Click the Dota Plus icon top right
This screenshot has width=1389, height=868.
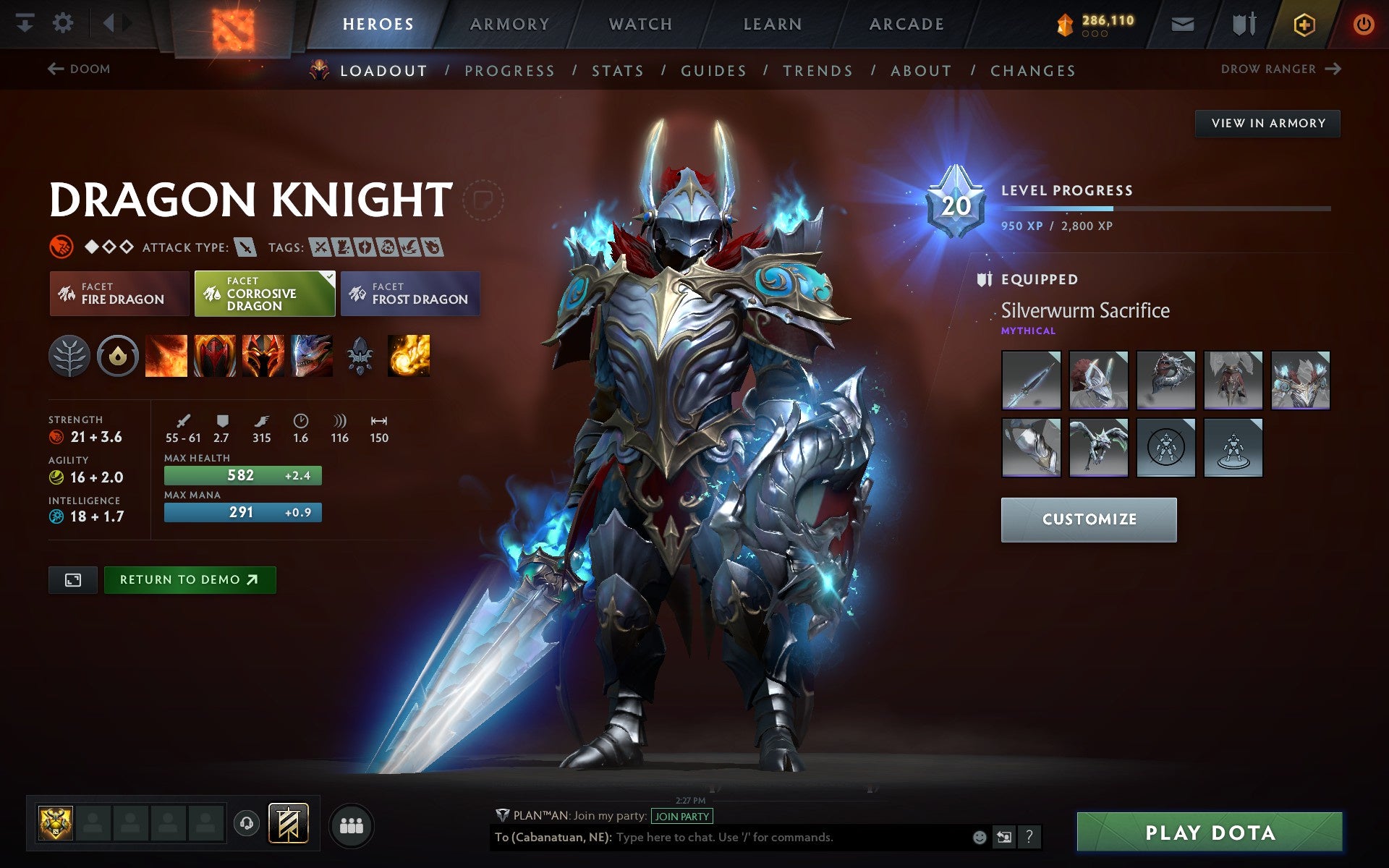[1303, 23]
